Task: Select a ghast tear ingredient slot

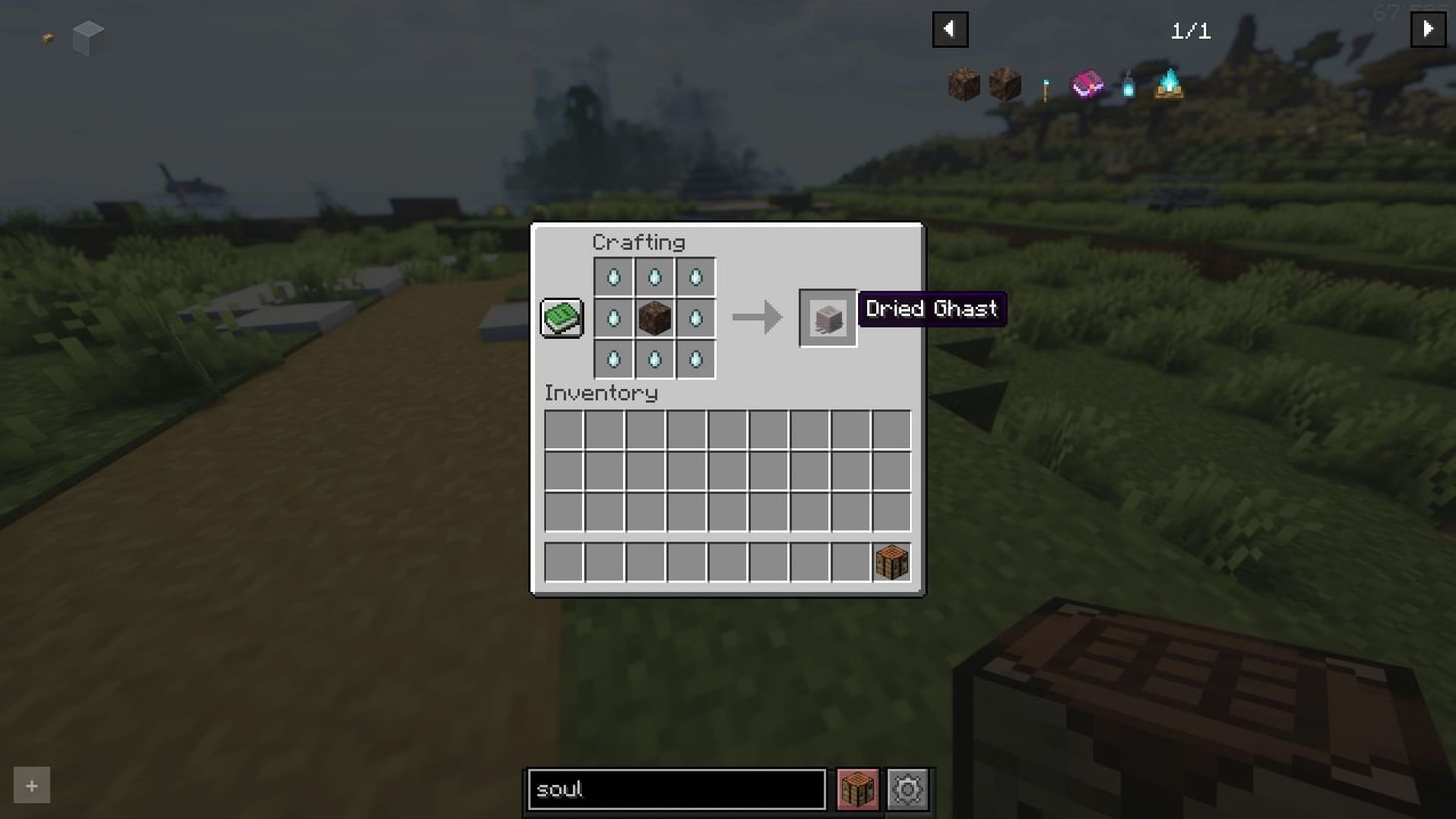Action: pos(613,276)
